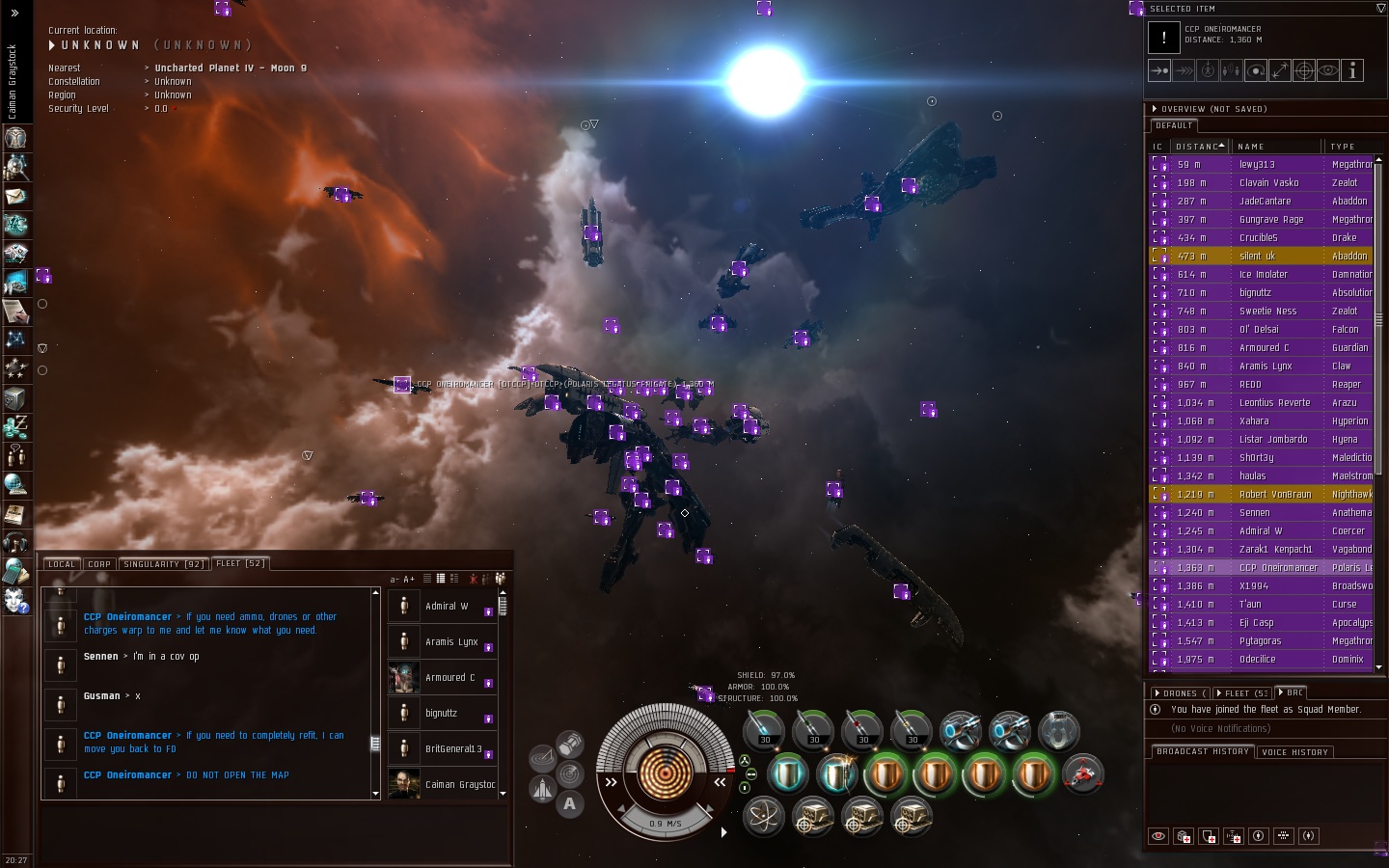The image size is (1389, 868).
Task: Show info for selected item
Action: pos(1352,70)
